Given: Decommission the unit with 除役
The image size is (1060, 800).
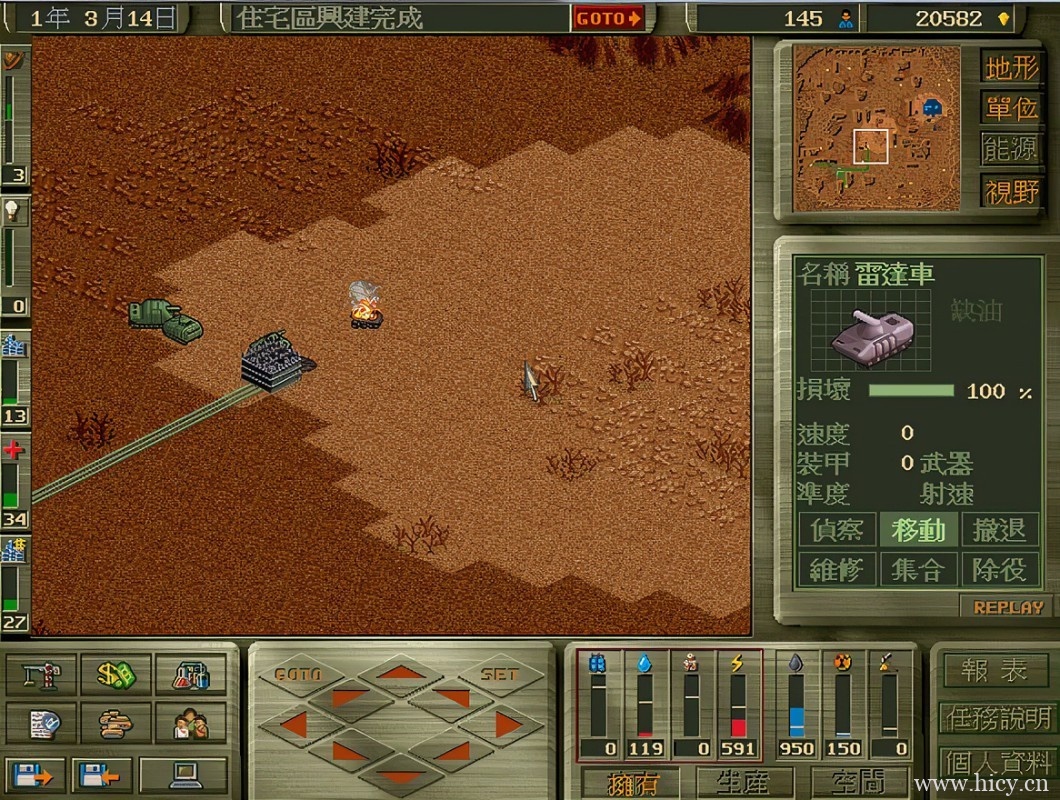Looking at the screenshot, I should pos(999,570).
